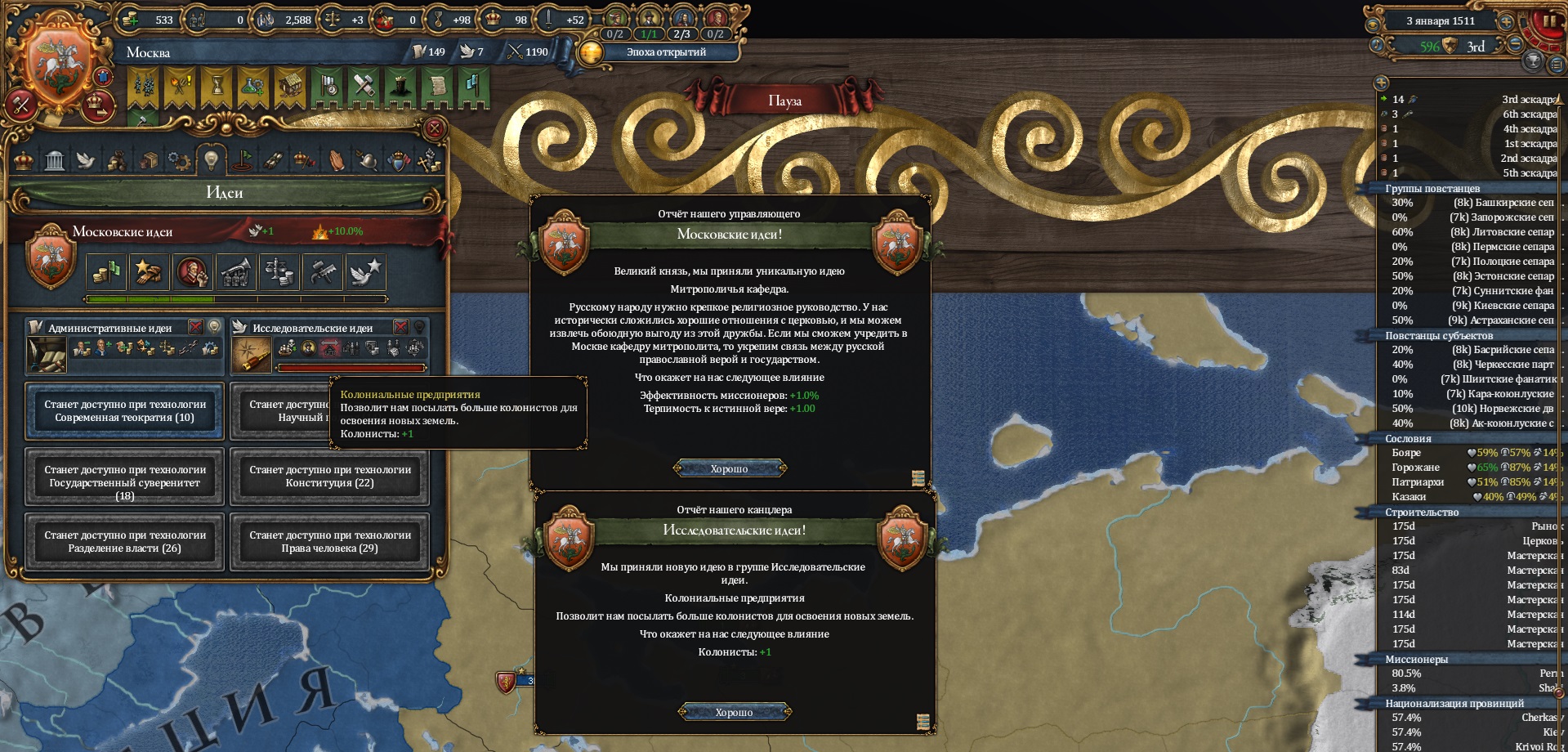Close the Идеи country panel
Image resolution: width=1568 pixels, height=752 pixels.
click(x=435, y=128)
